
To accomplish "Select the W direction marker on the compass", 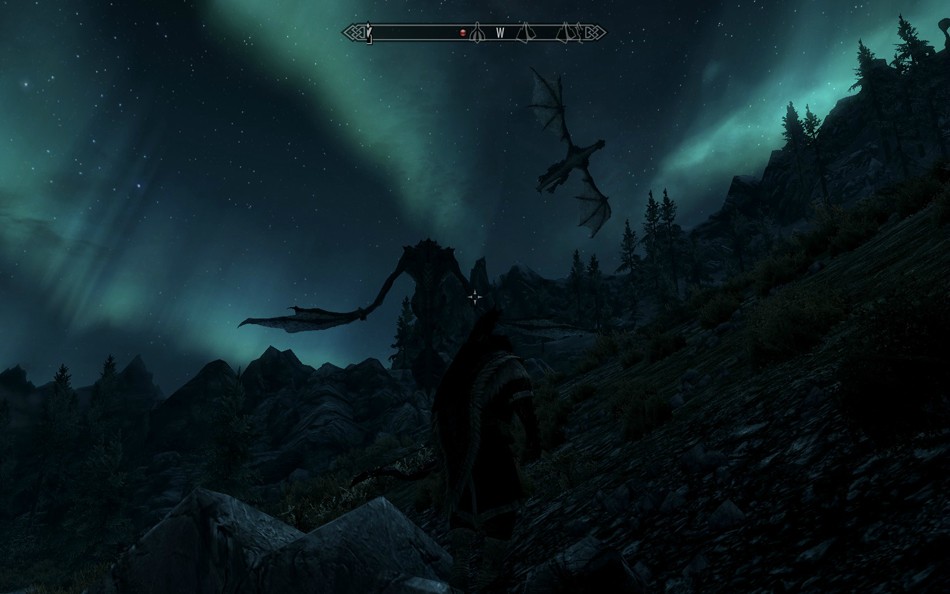I will 500,33.
